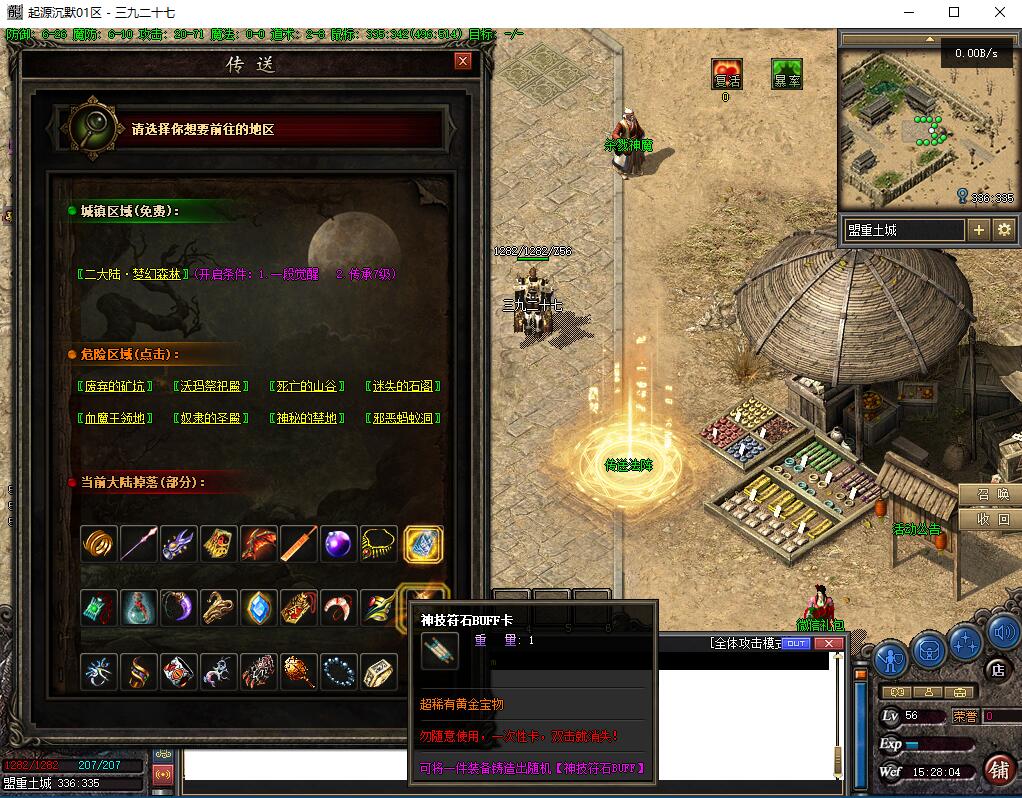This screenshot has width=1022, height=798.
Task: Pick the 迷失的石阁 link
Action: (x=403, y=386)
